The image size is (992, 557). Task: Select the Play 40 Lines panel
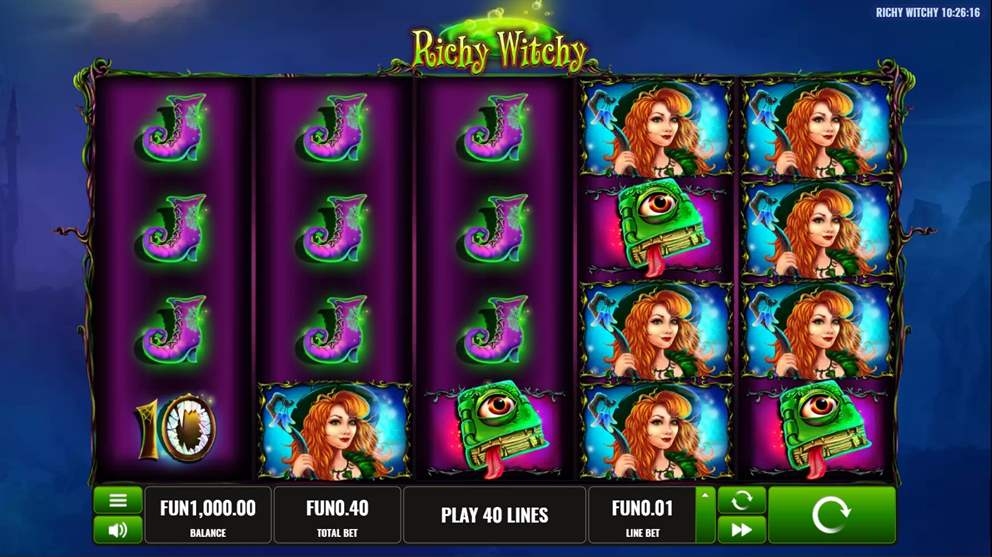point(494,515)
